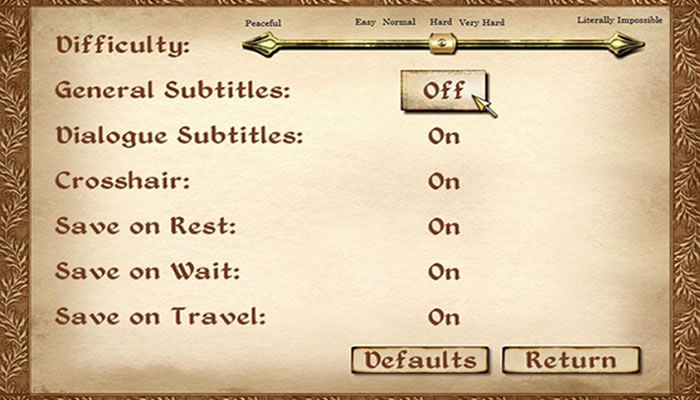Toggle the Save on Travel option
This screenshot has width=700, height=400.
click(x=443, y=317)
